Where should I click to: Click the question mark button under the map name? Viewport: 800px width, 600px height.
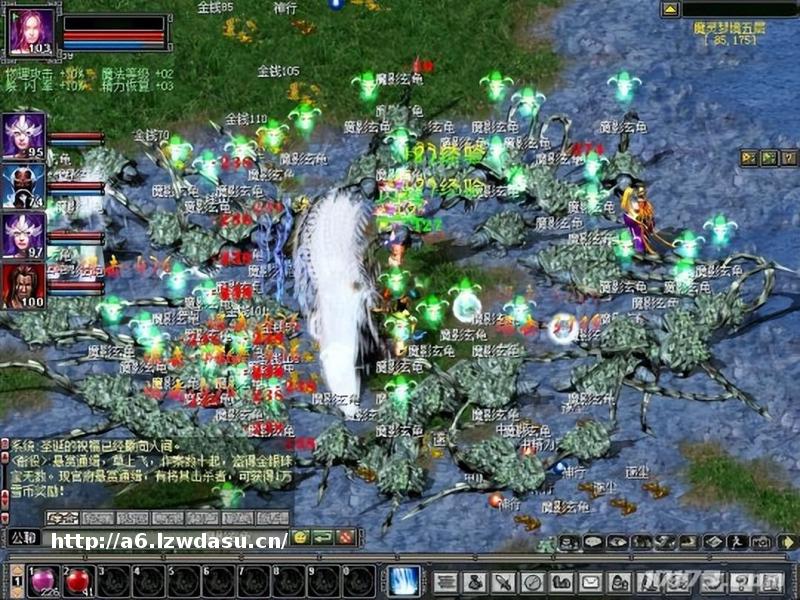(789, 158)
